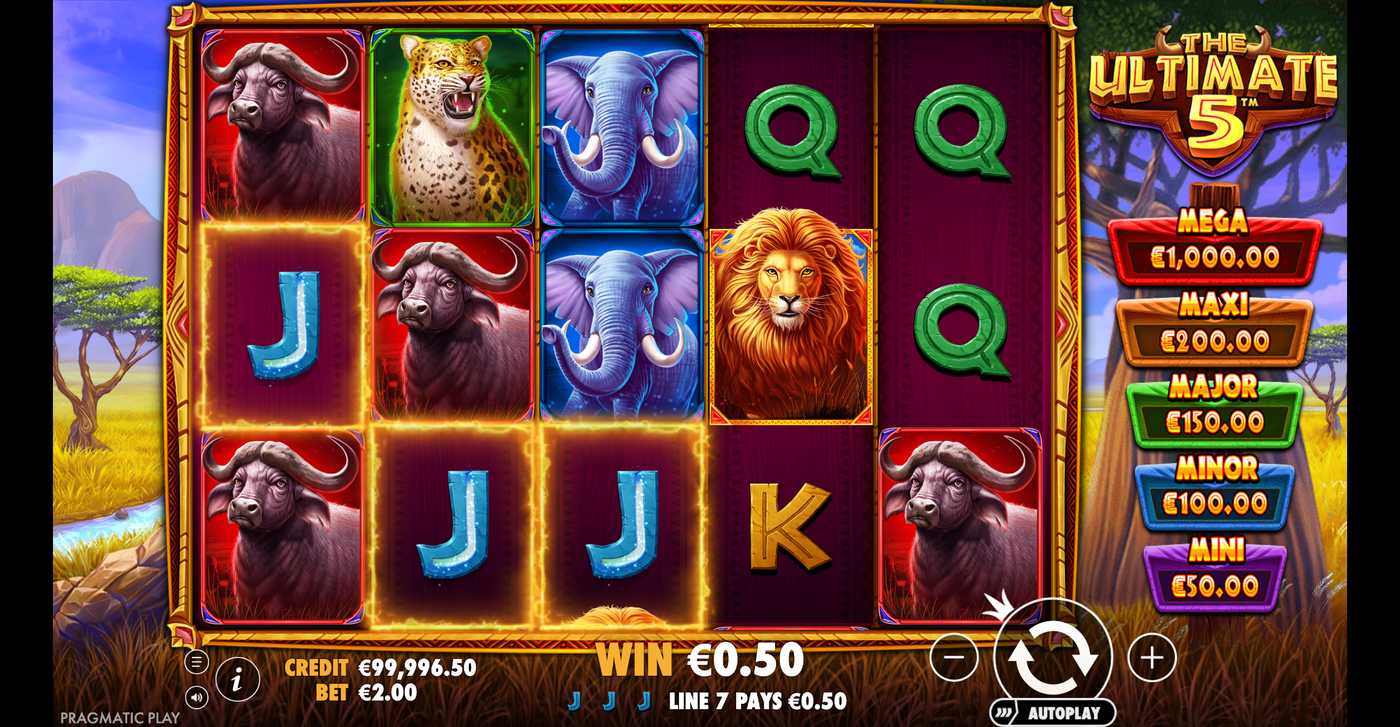This screenshot has height=727, width=1400.
Task: Mute the game sound with the speaker icon
Action: (x=196, y=697)
